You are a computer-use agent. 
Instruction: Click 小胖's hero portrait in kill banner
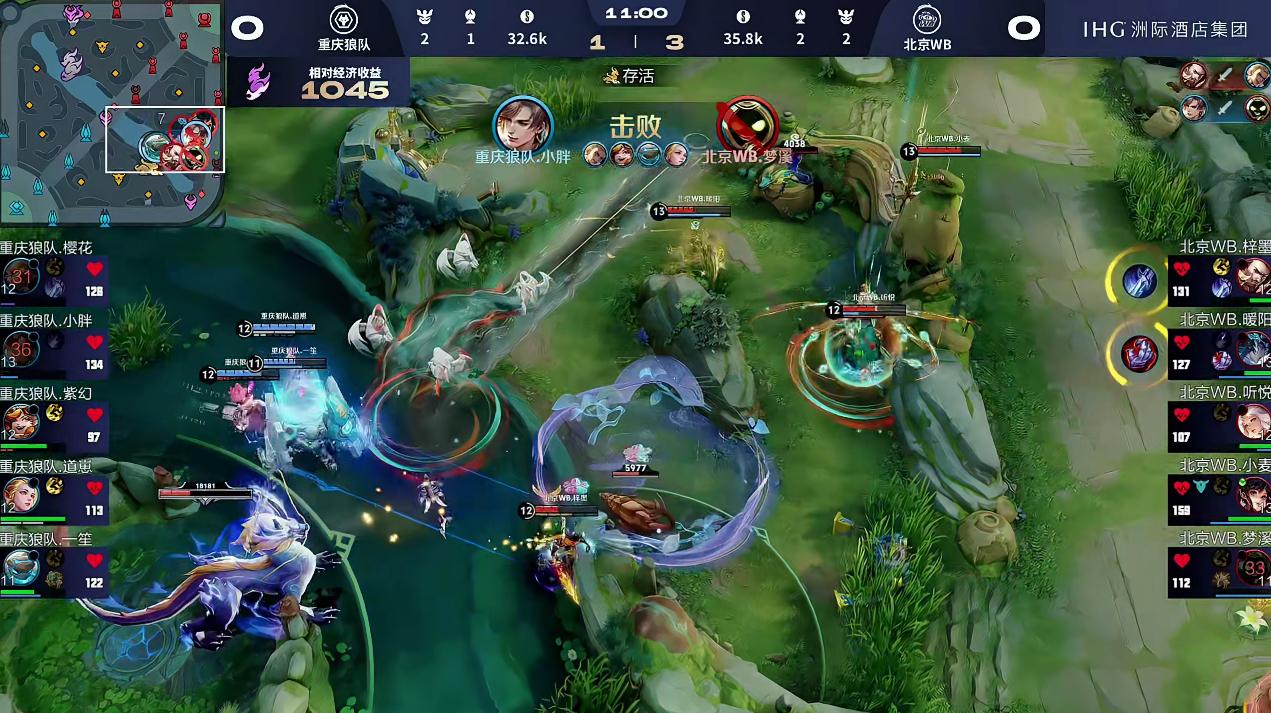click(523, 124)
